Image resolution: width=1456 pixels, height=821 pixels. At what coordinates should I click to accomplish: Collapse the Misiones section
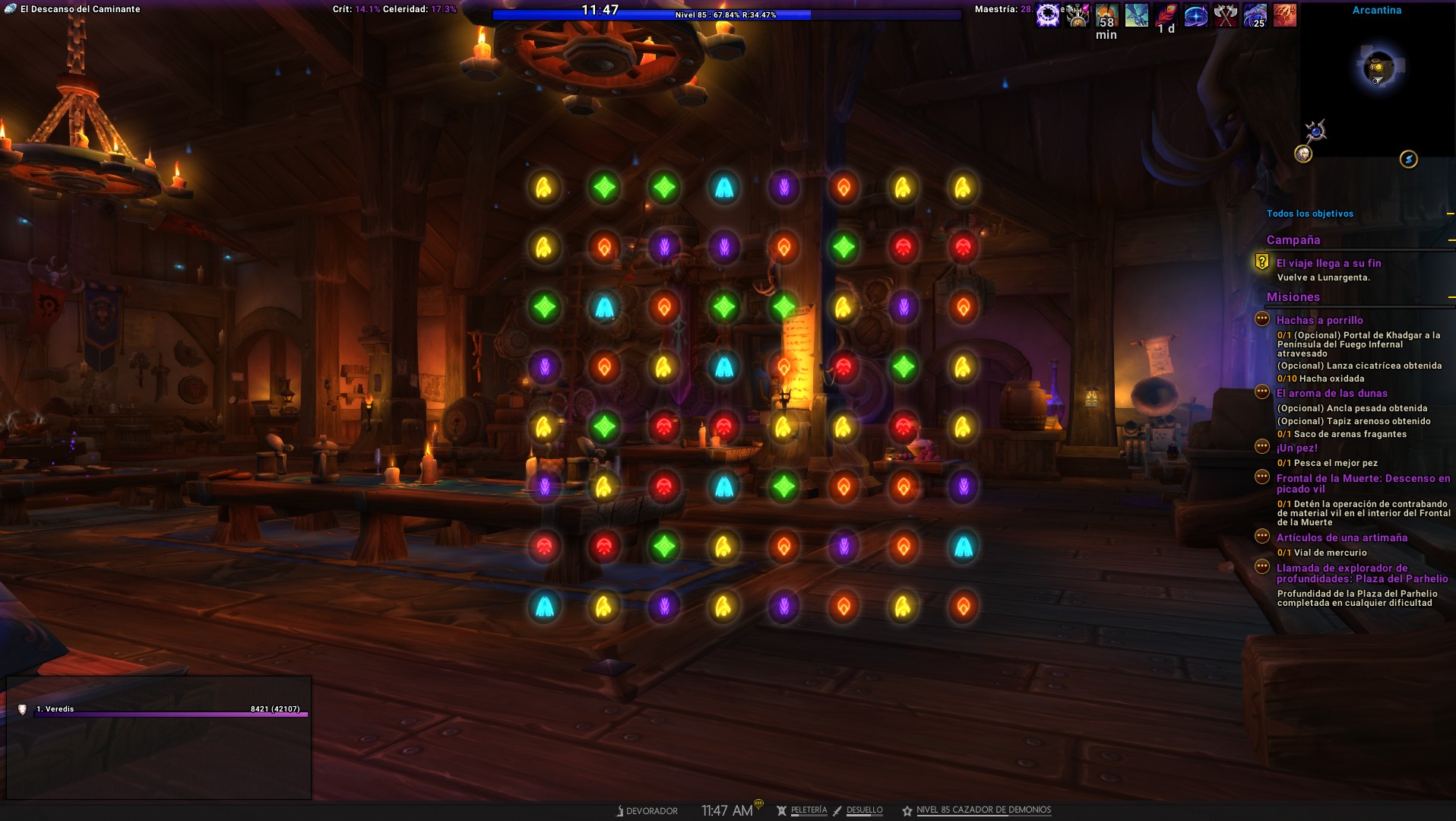click(1451, 297)
